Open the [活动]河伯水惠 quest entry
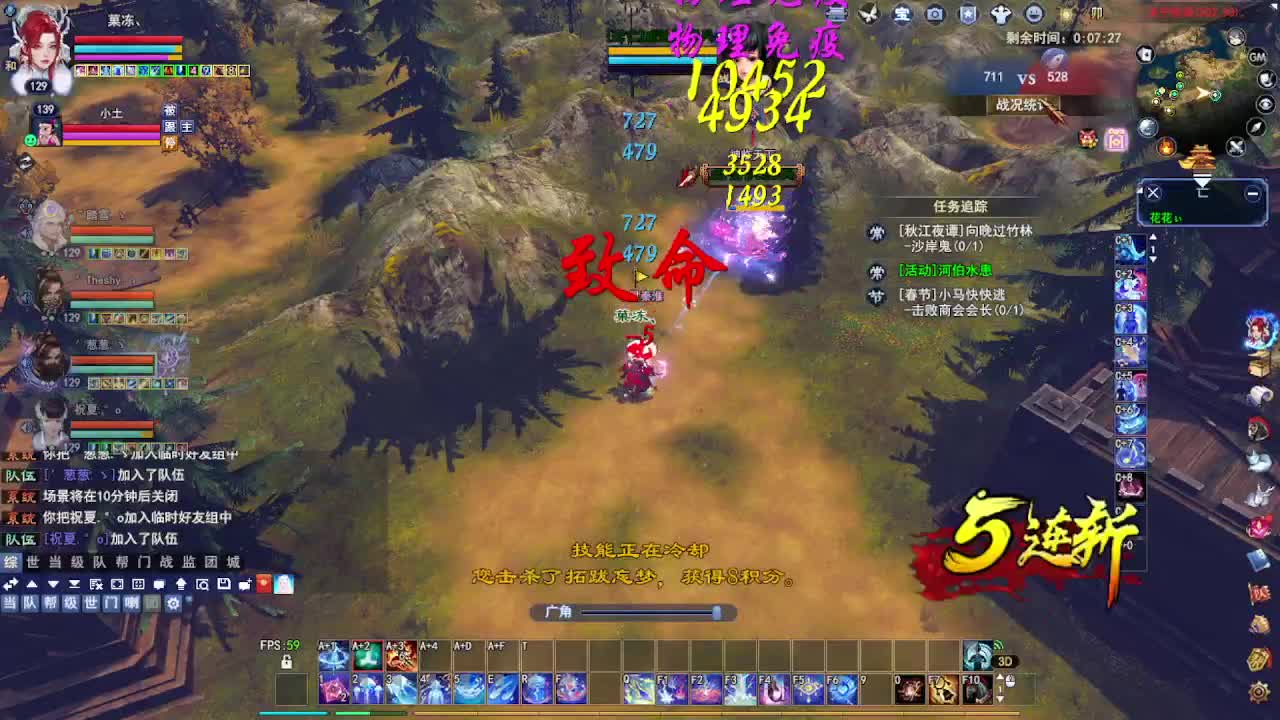The width and height of the screenshot is (1280, 720). point(945,272)
